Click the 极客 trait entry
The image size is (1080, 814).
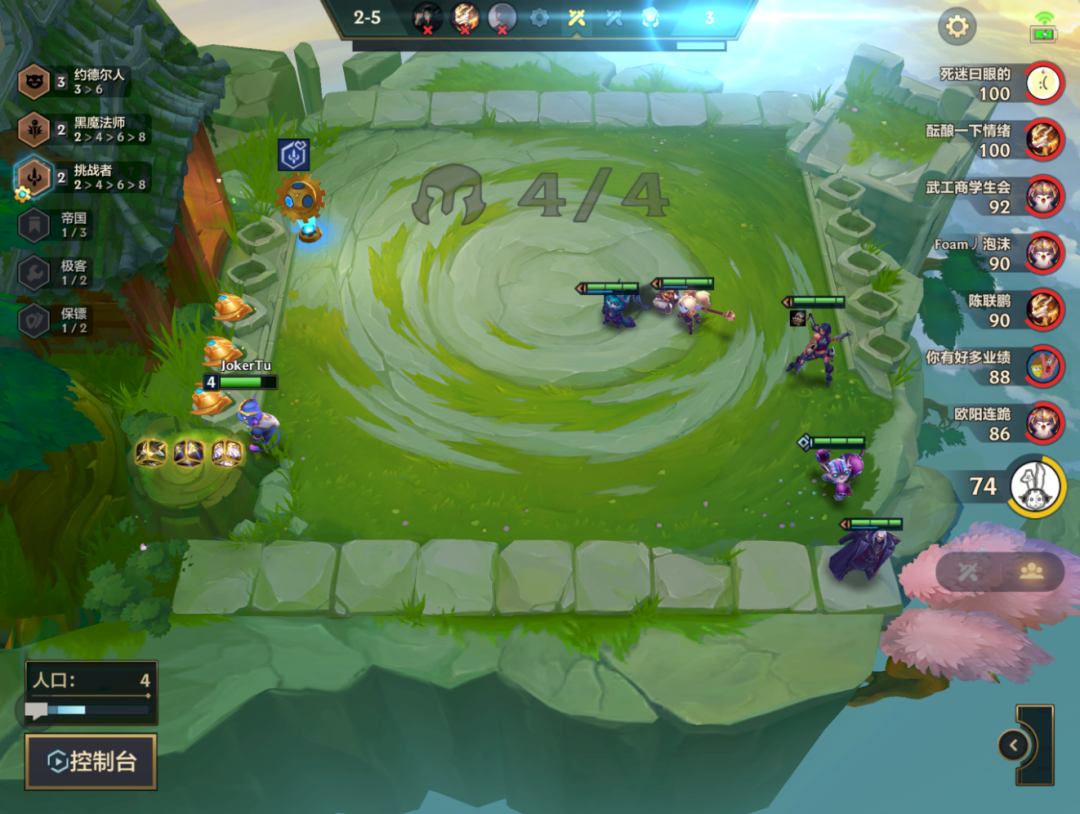(68, 273)
